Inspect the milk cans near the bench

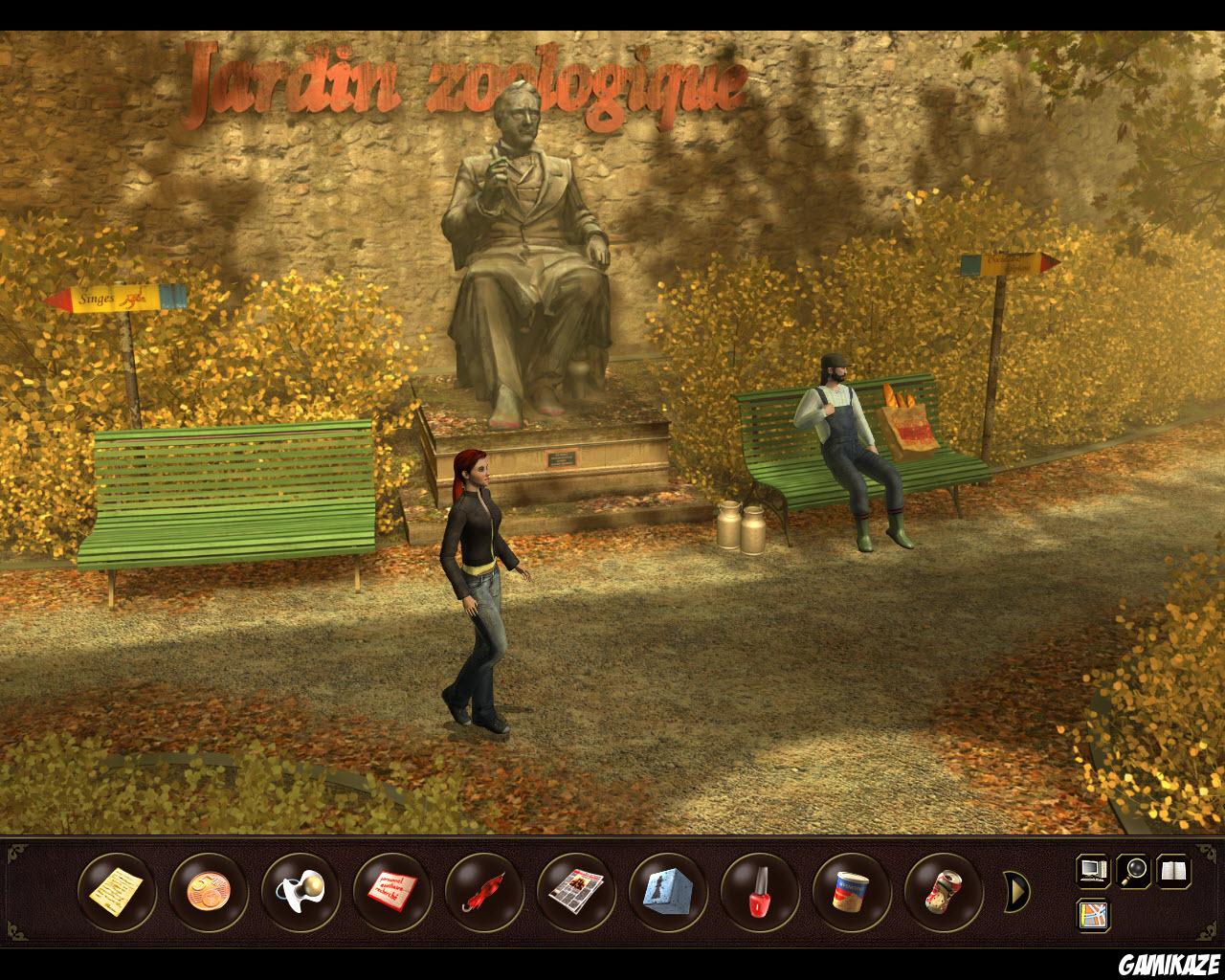pyautogui.click(x=742, y=526)
